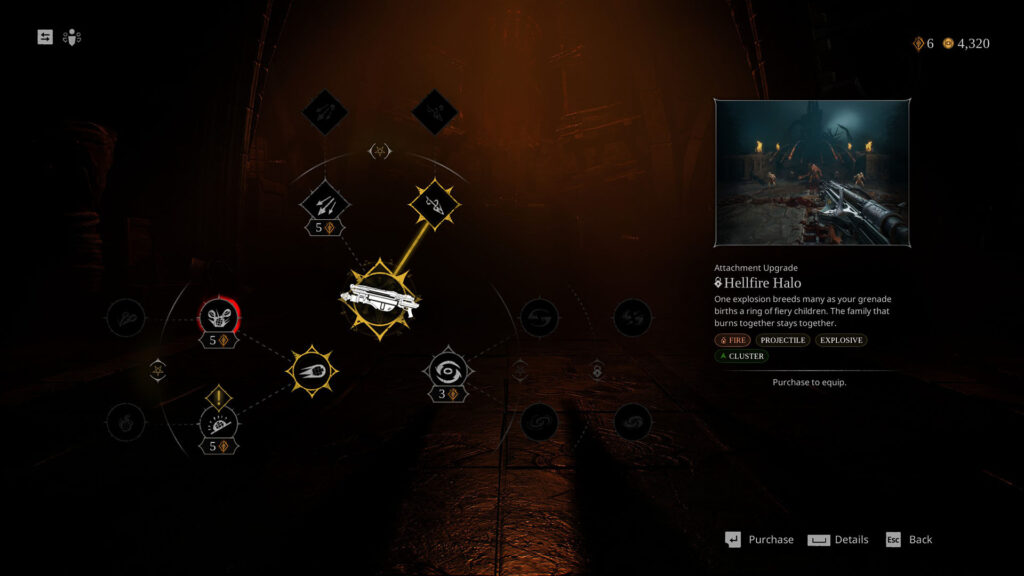Screen dimensions: 1024x576
Task: Open the character icon beside swap arrows
Action: point(71,37)
